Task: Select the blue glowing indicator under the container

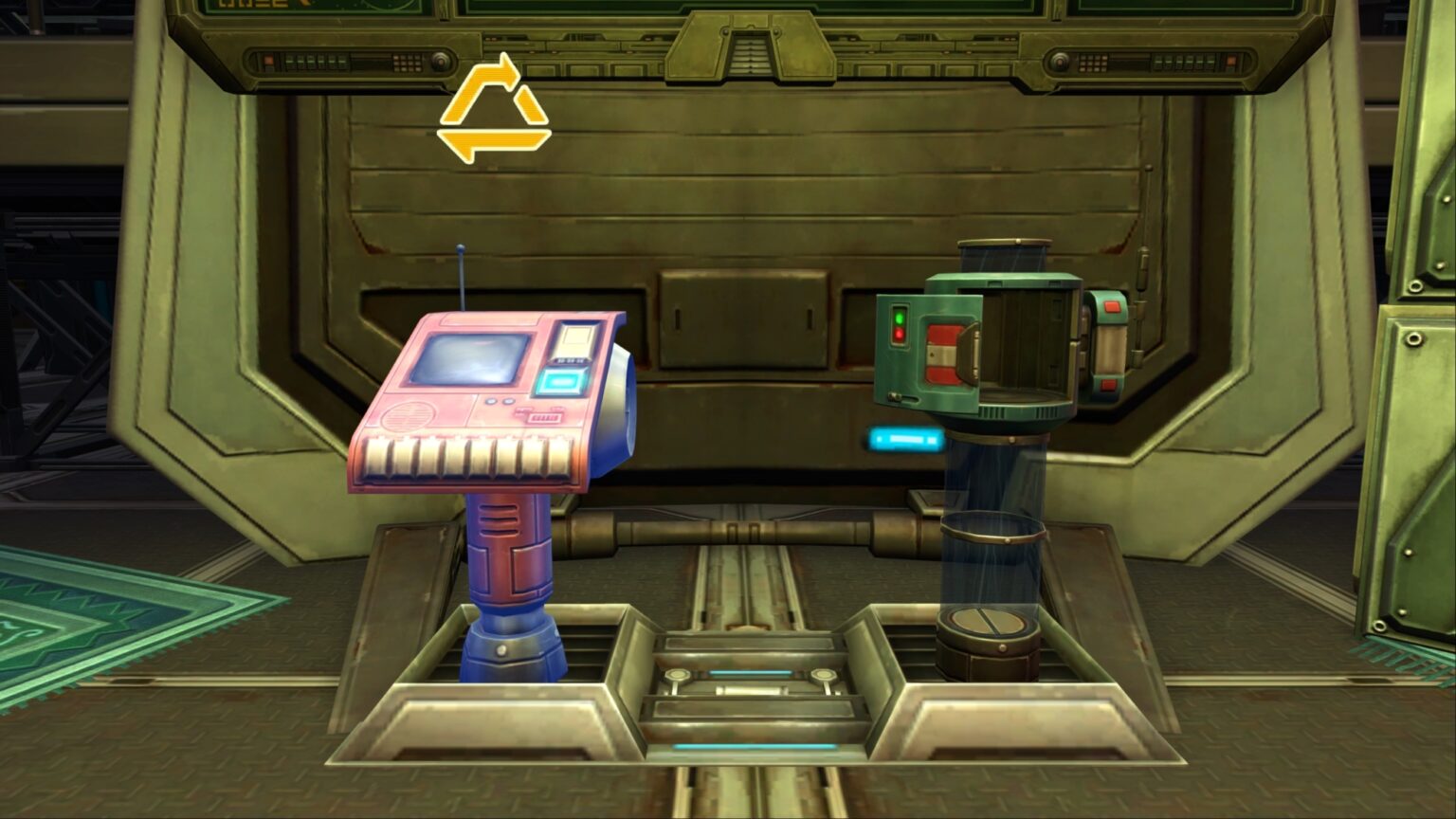Action: [x=907, y=437]
